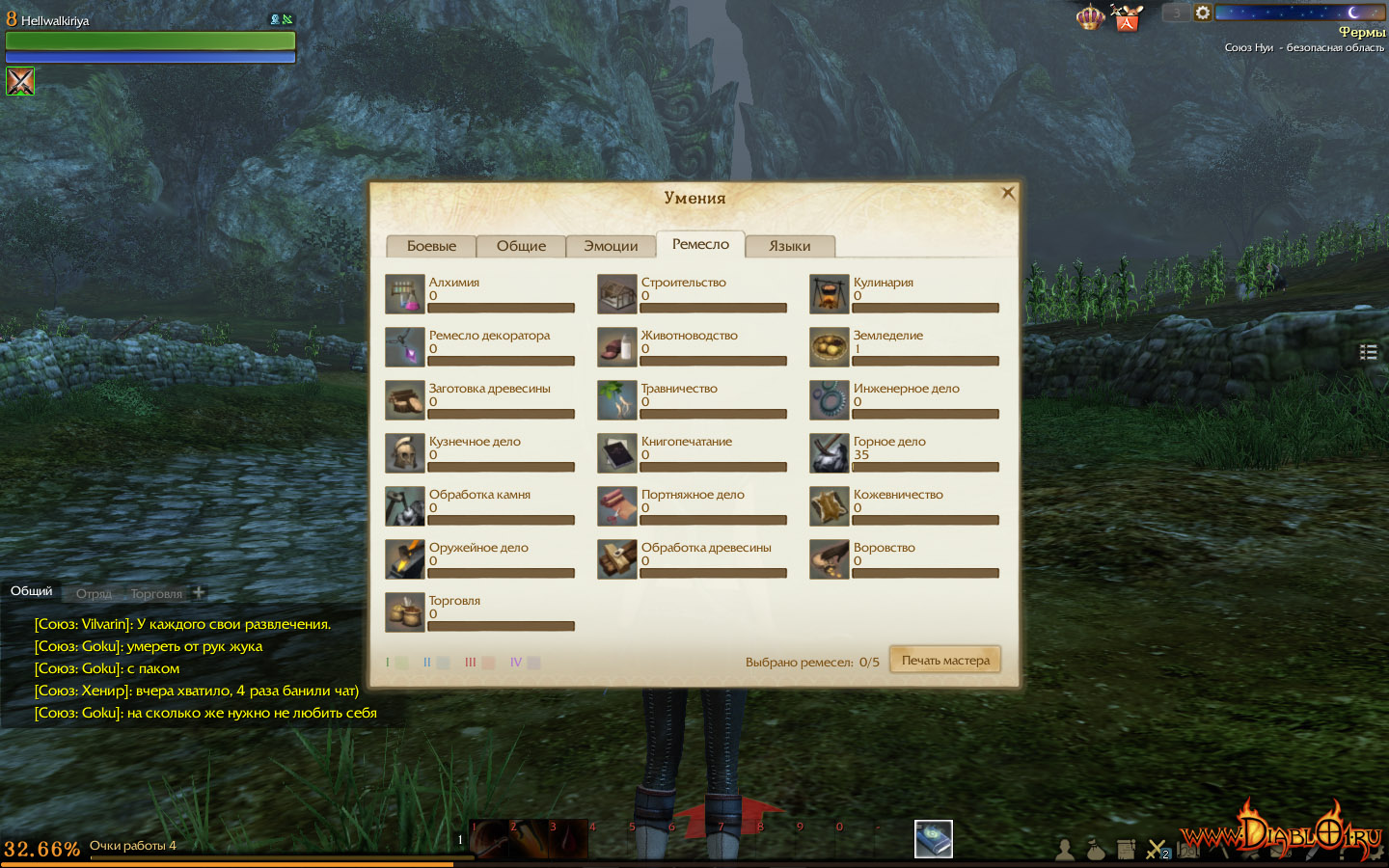Screen dimensions: 1389x868
Task: Select the Алхимия craft icon
Action: click(x=405, y=294)
